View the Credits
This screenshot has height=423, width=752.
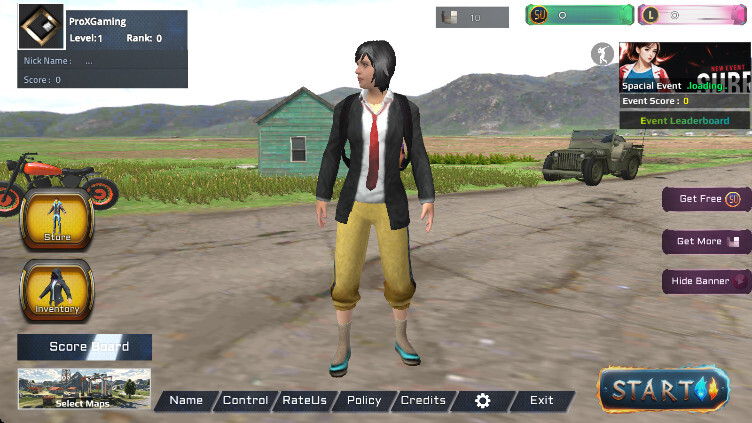click(423, 400)
